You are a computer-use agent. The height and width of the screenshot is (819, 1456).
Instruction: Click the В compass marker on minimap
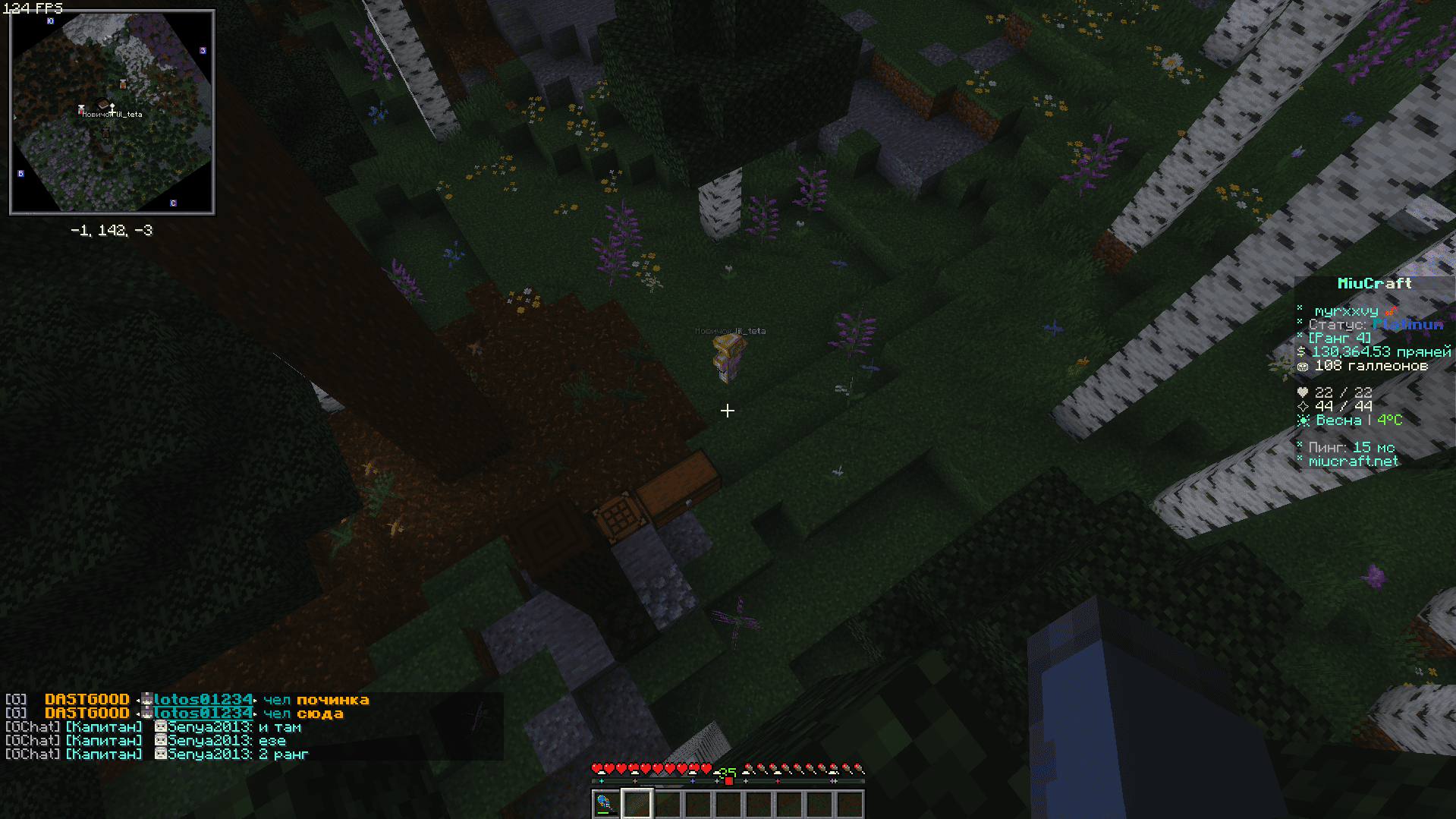pos(20,174)
